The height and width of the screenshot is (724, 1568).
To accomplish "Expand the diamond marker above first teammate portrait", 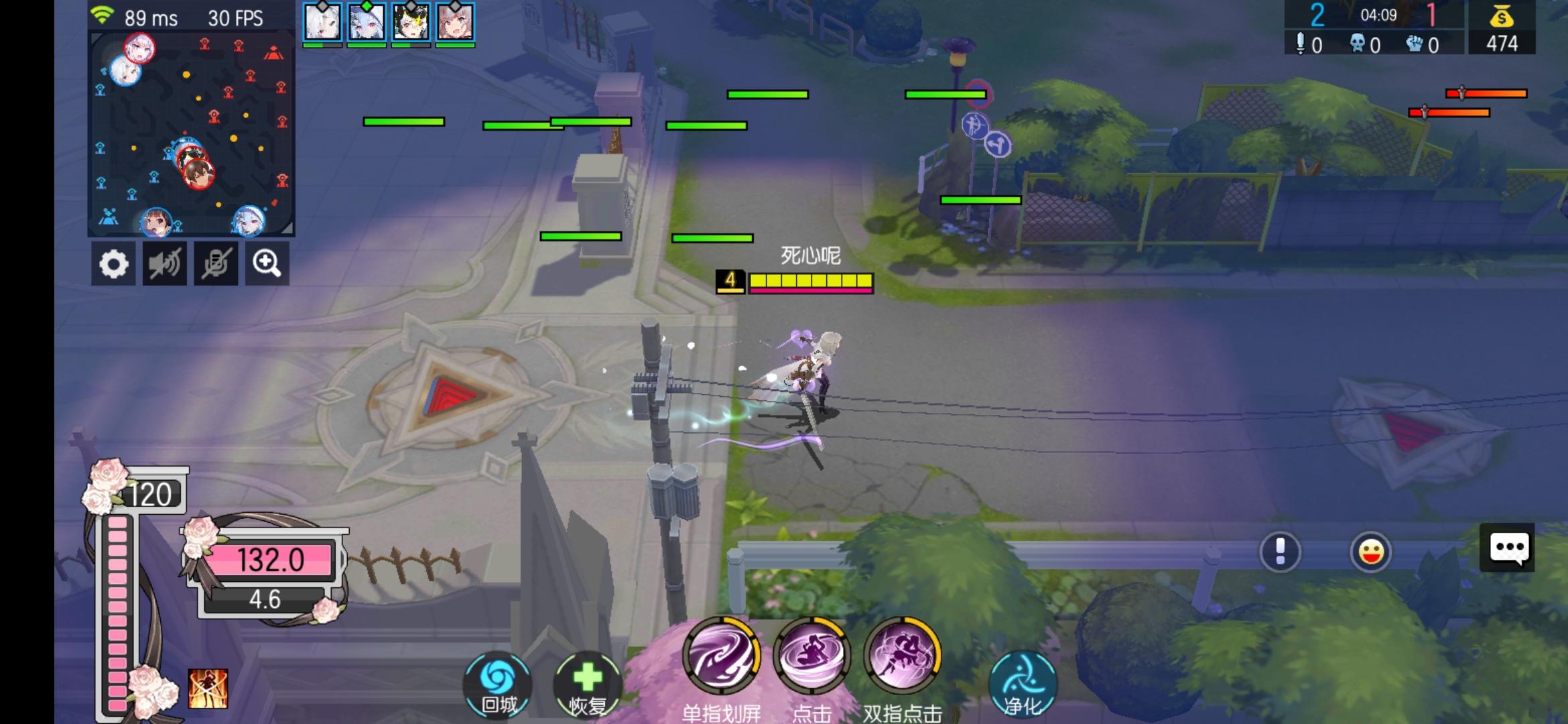I will tap(322, 6).
